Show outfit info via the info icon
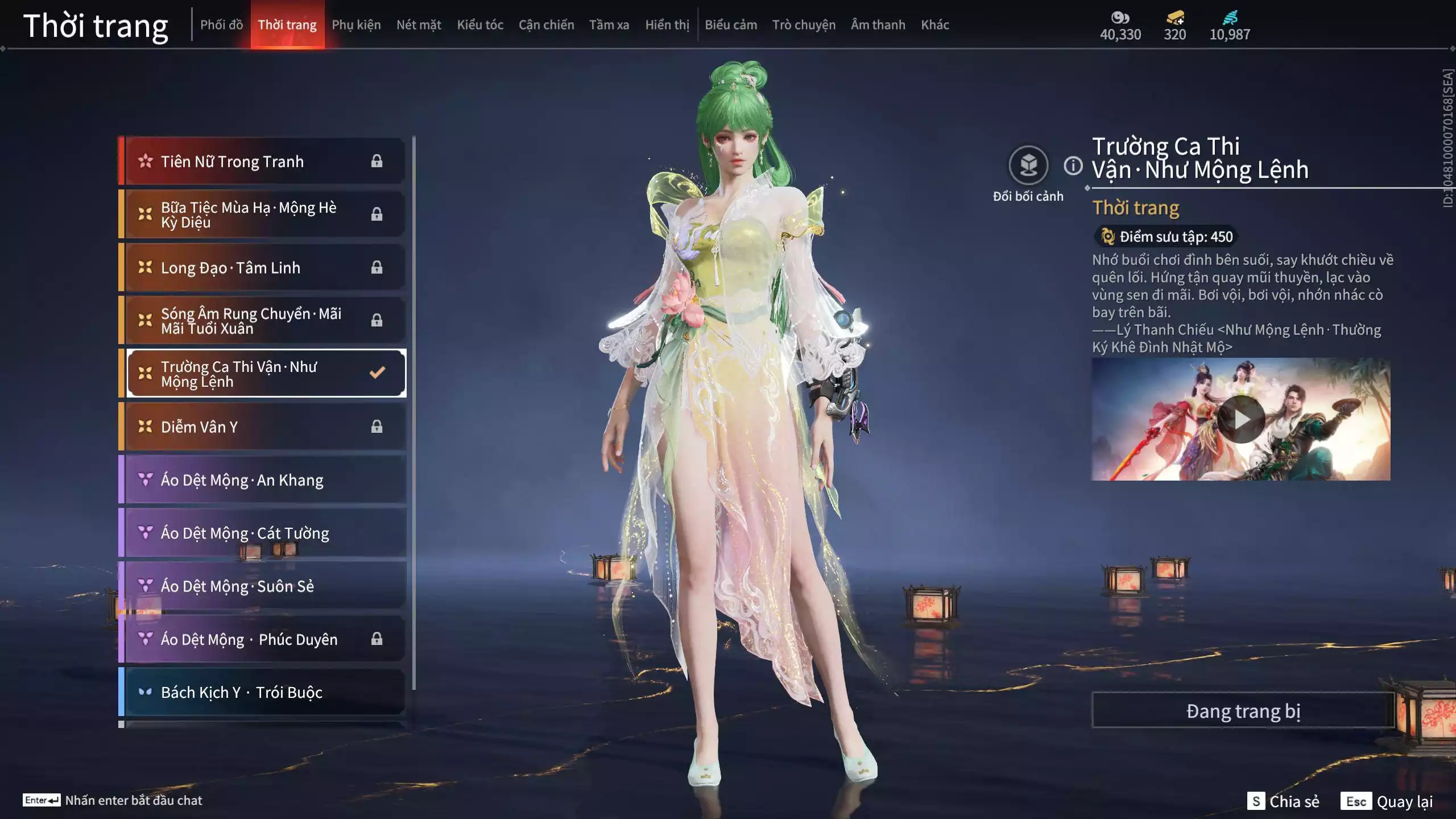 [x=1073, y=166]
